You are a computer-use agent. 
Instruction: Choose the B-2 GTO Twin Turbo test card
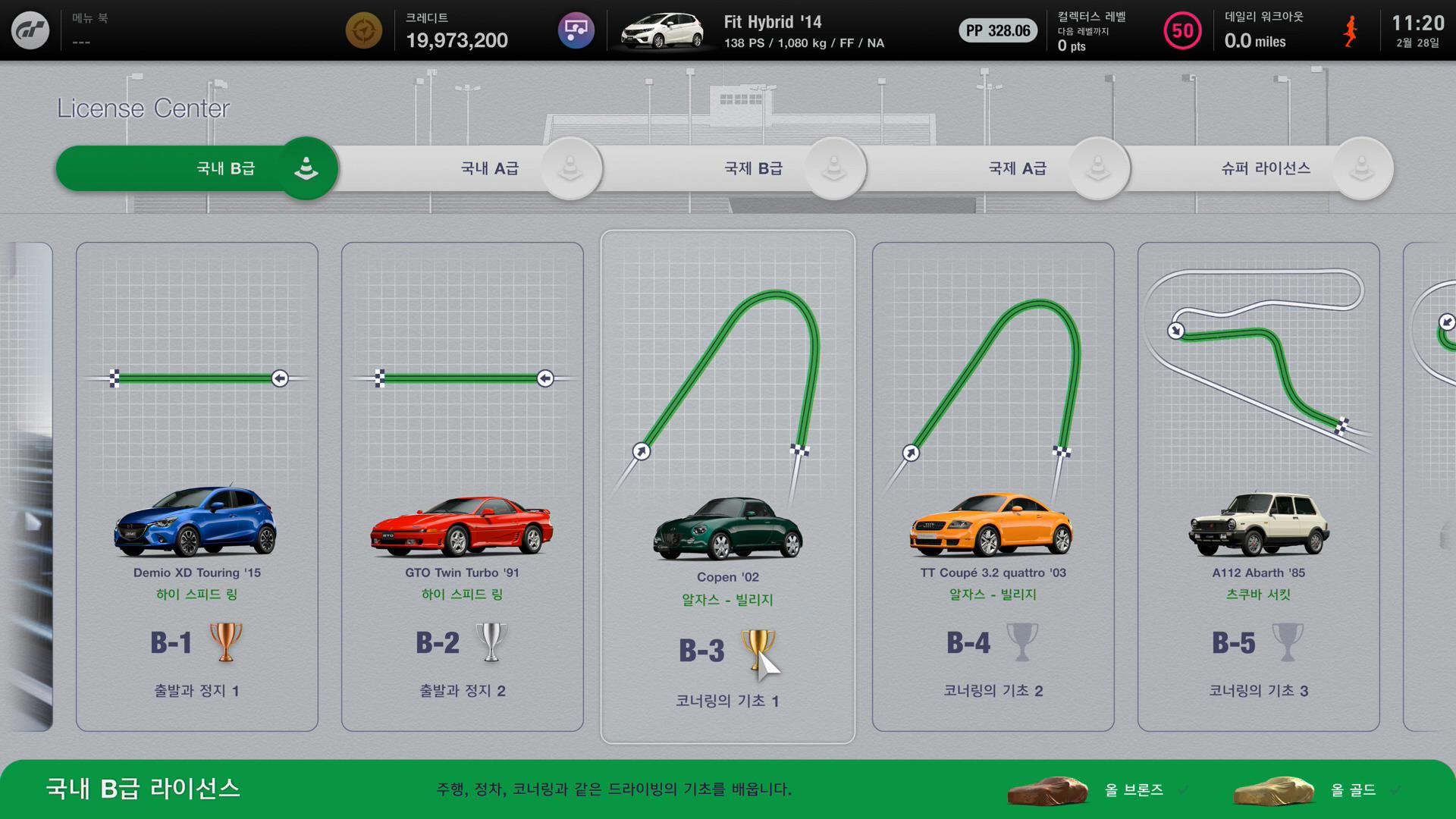coord(463,486)
